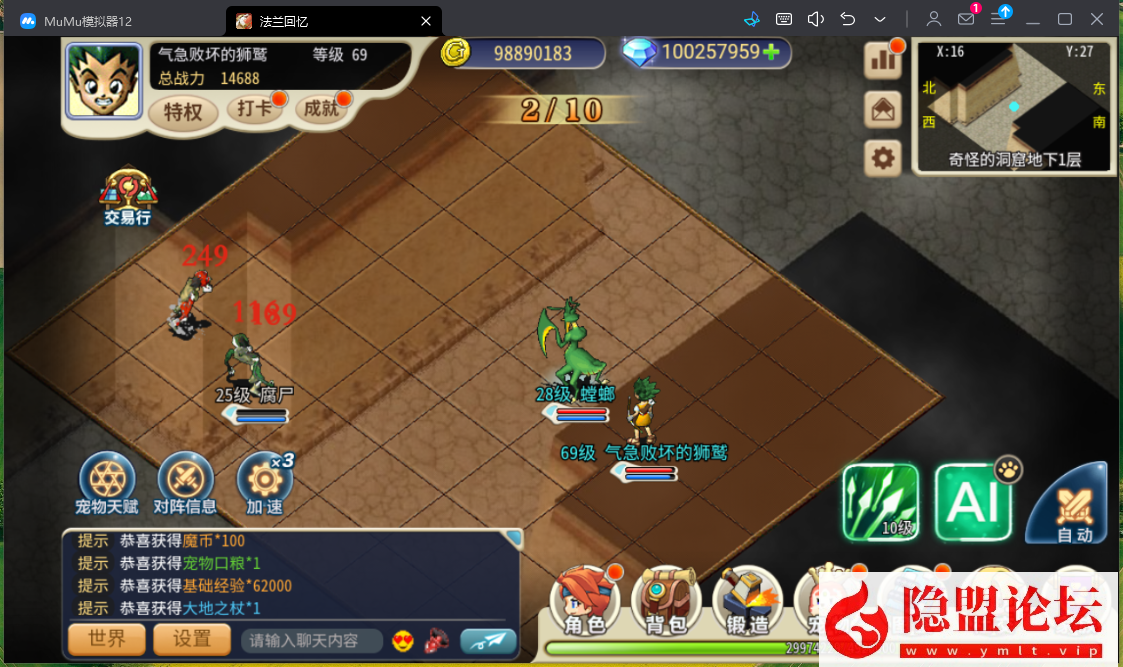Select the 世界 chat channel button
Image resolution: width=1123 pixels, height=667 pixels.
click(x=107, y=639)
